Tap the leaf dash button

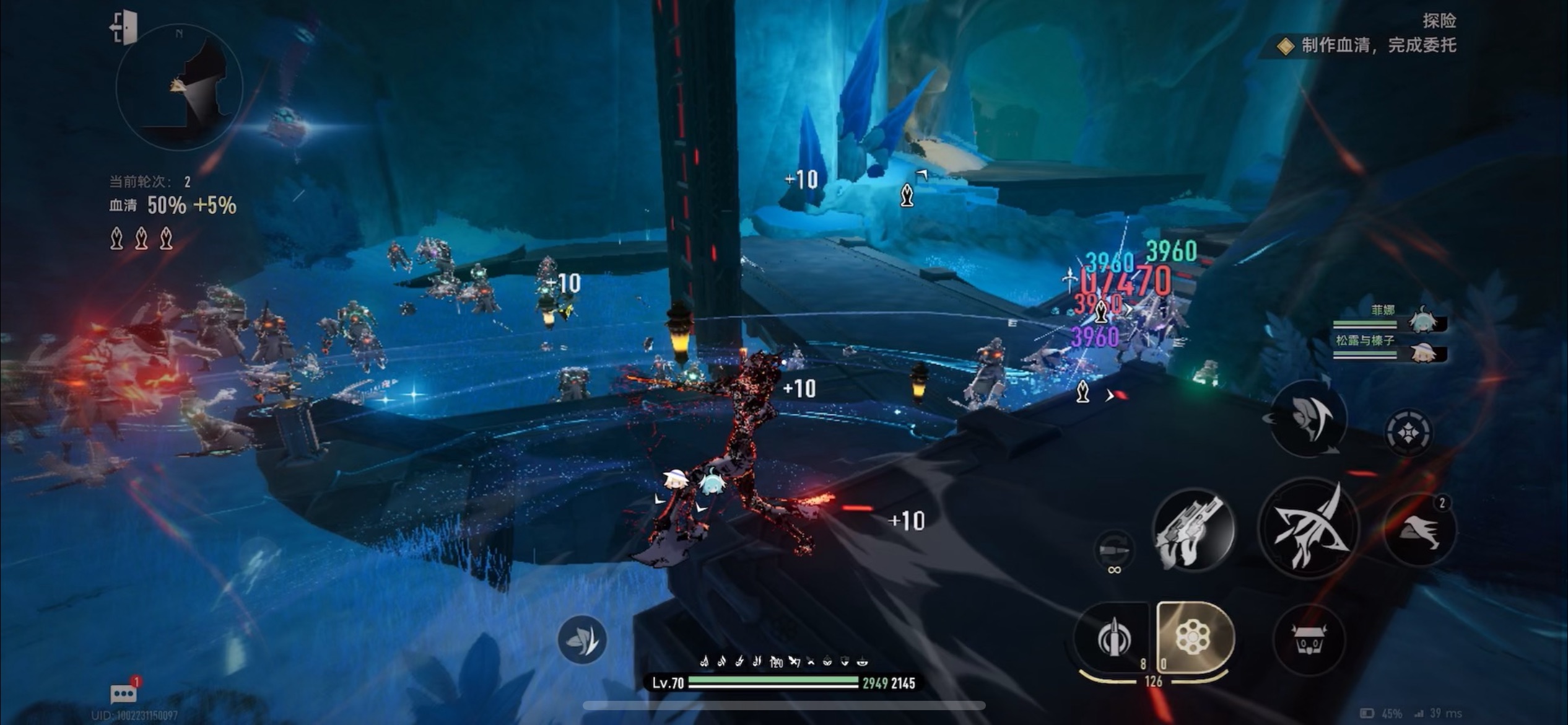(581, 639)
